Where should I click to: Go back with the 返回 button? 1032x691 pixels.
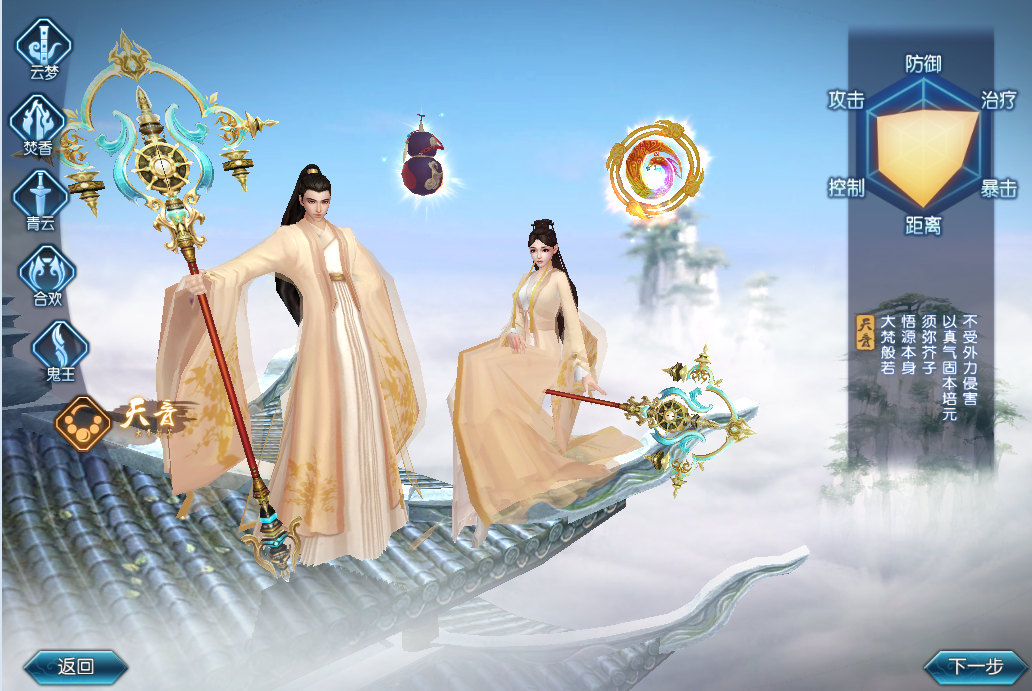pos(76,667)
